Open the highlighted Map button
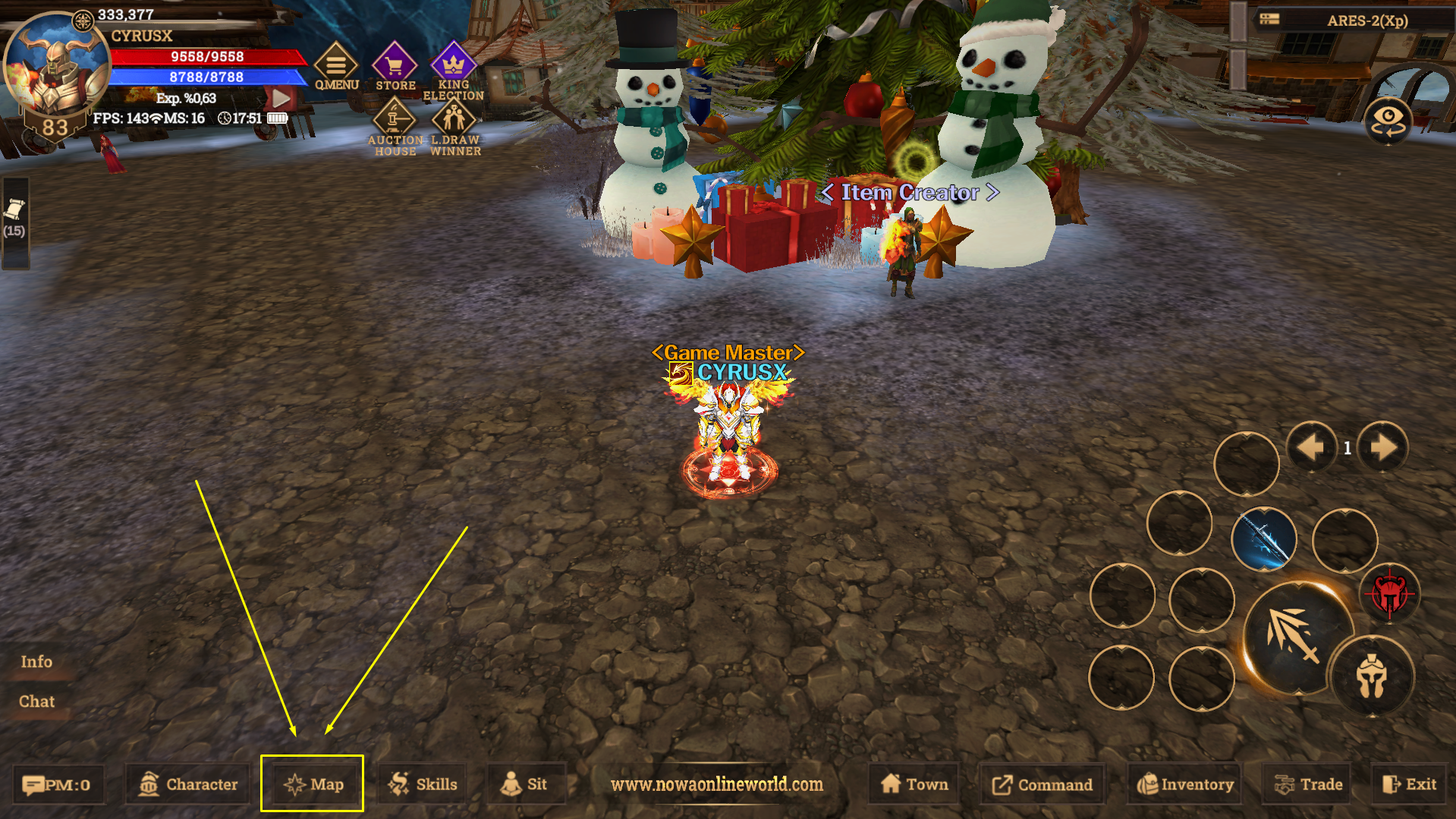The width and height of the screenshot is (1456, 819). pyautogui.click(x=313, y=783)
